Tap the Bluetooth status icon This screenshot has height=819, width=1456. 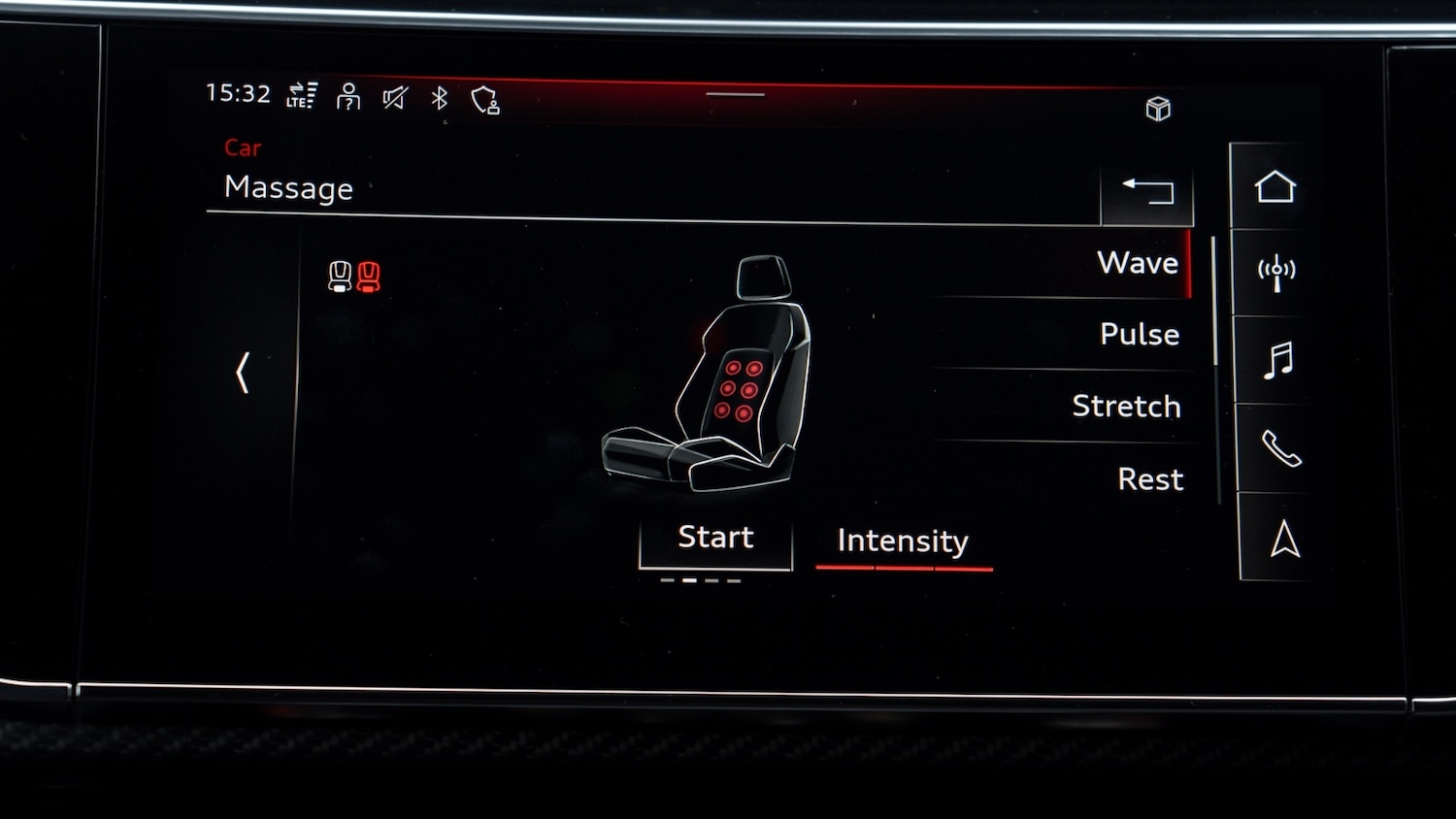click(x=440, y=98)
